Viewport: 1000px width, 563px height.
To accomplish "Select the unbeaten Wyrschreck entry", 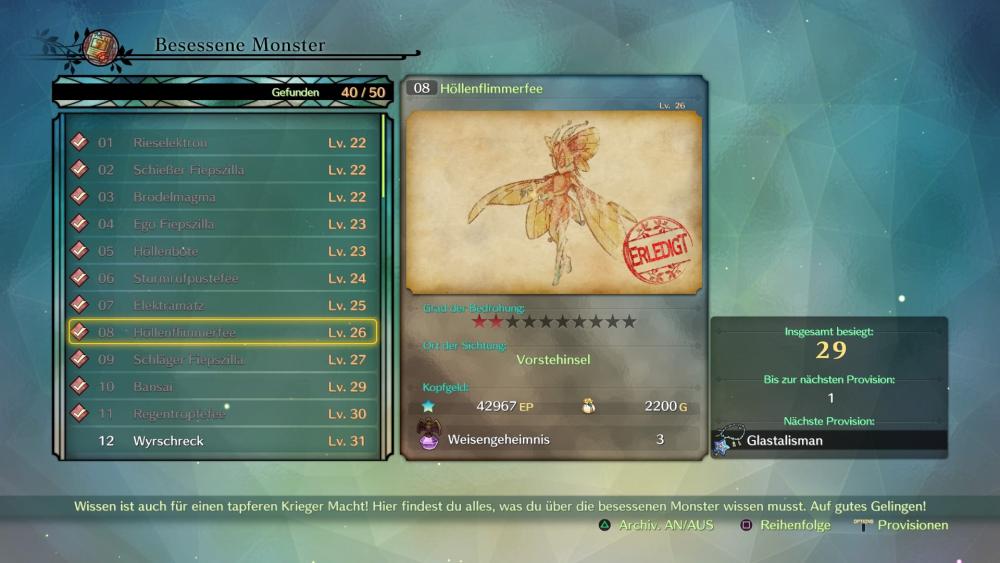I will pos(222,441).
